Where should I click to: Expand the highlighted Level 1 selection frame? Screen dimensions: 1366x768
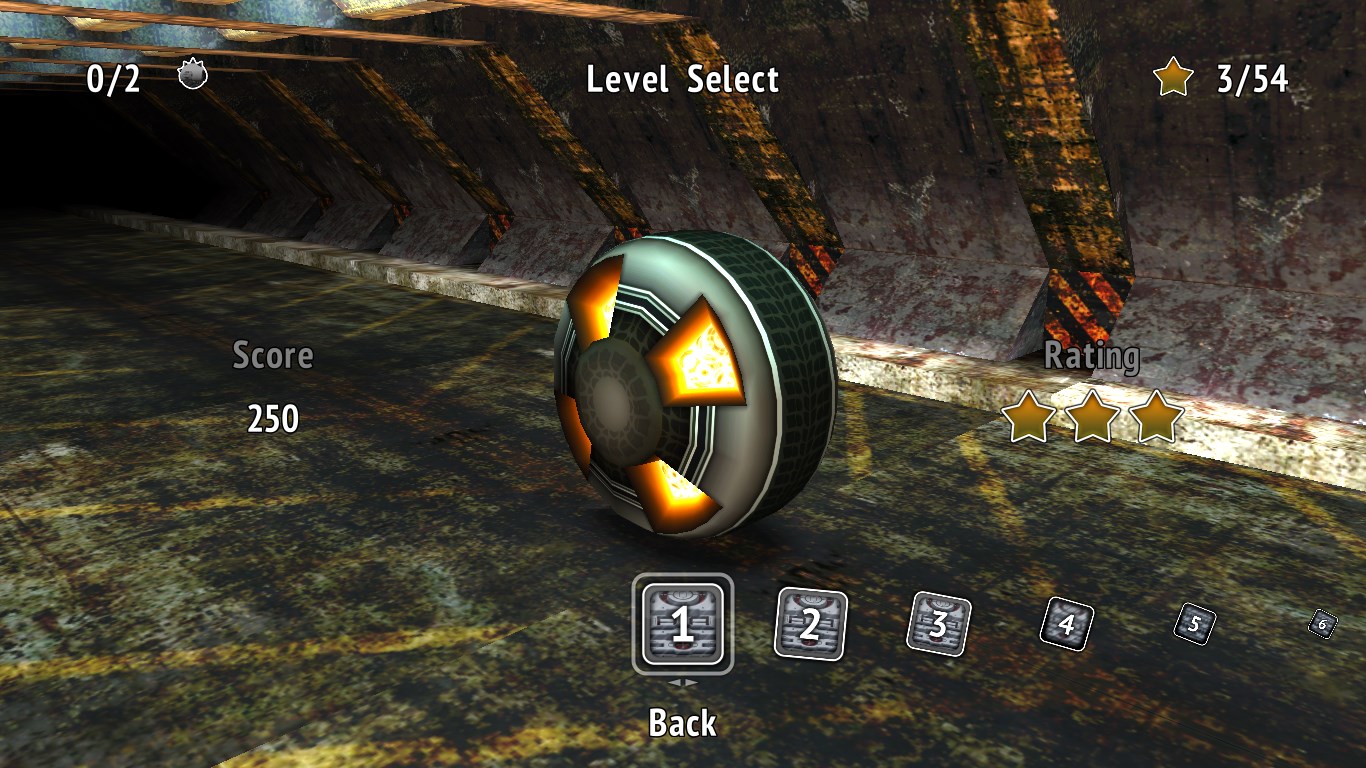[x=682, y=621]
